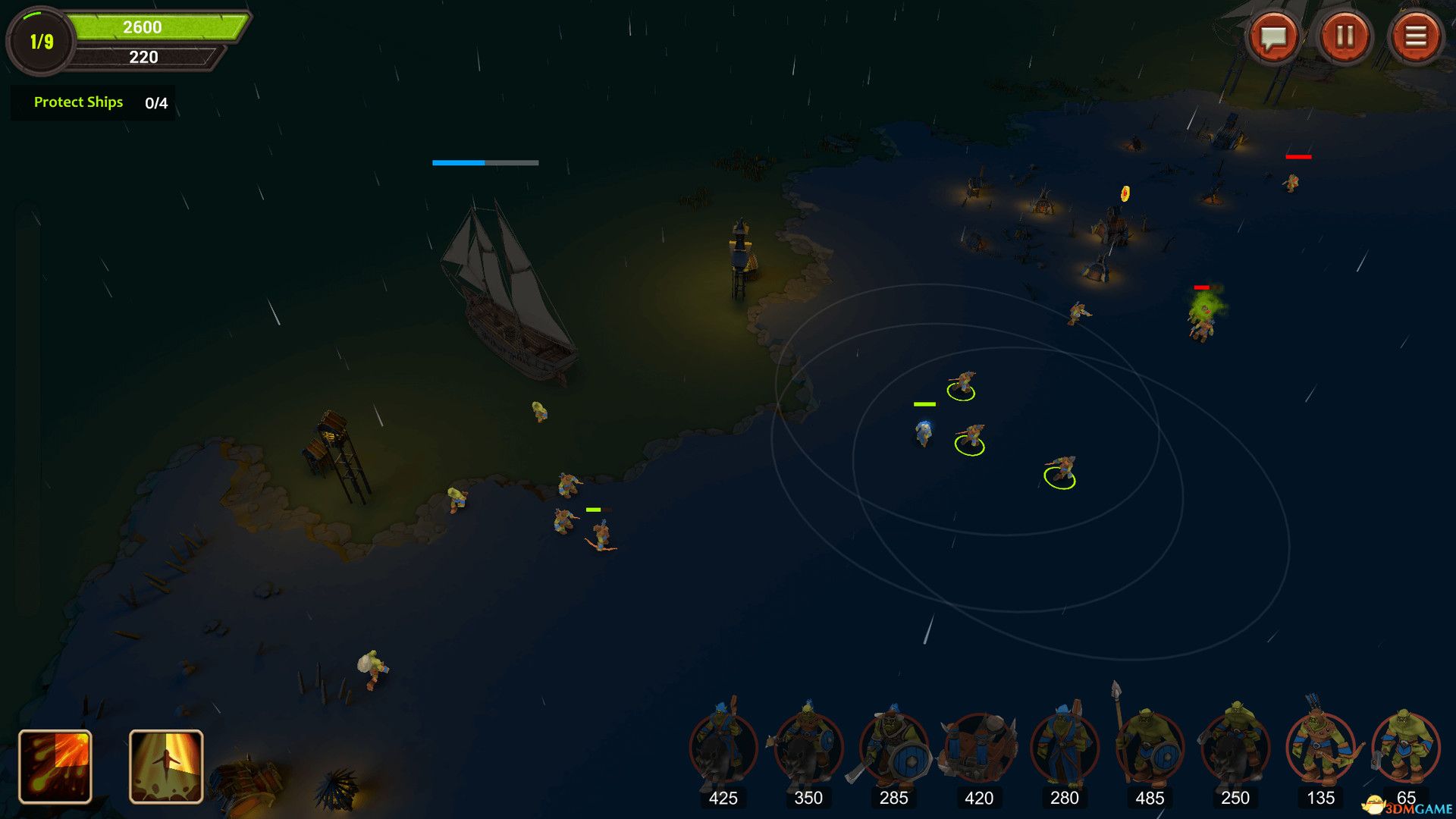The image size is (1456, 819).
Task: Build the 420-cost siege catapult
Action: pyautogui.click(x=979, y=748)
